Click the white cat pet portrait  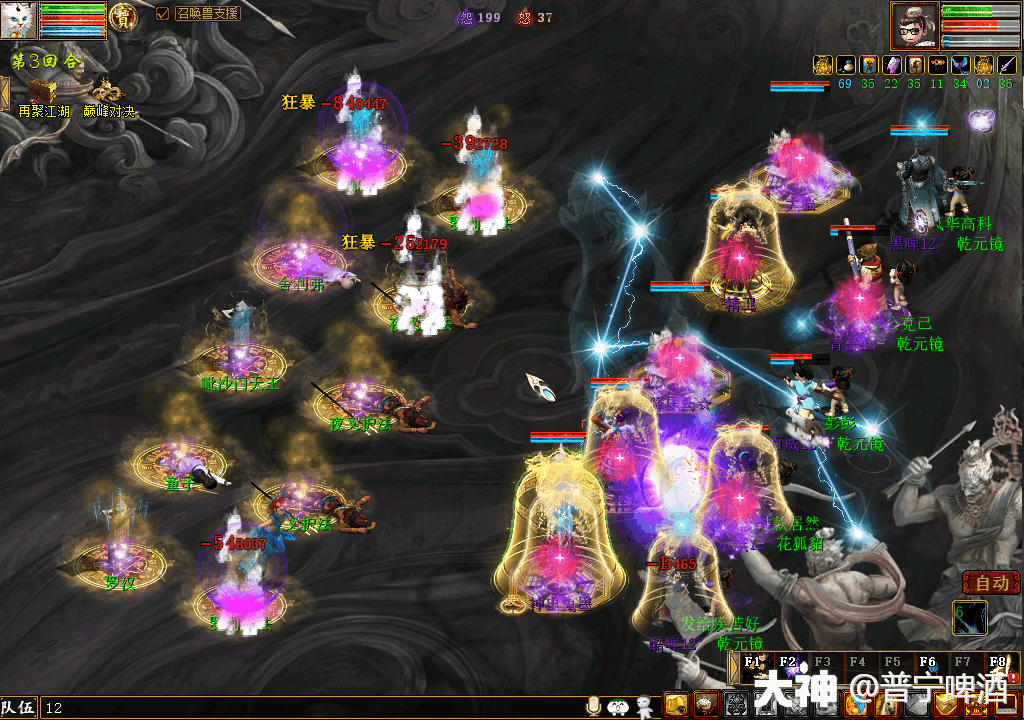(x=19, y=20)
